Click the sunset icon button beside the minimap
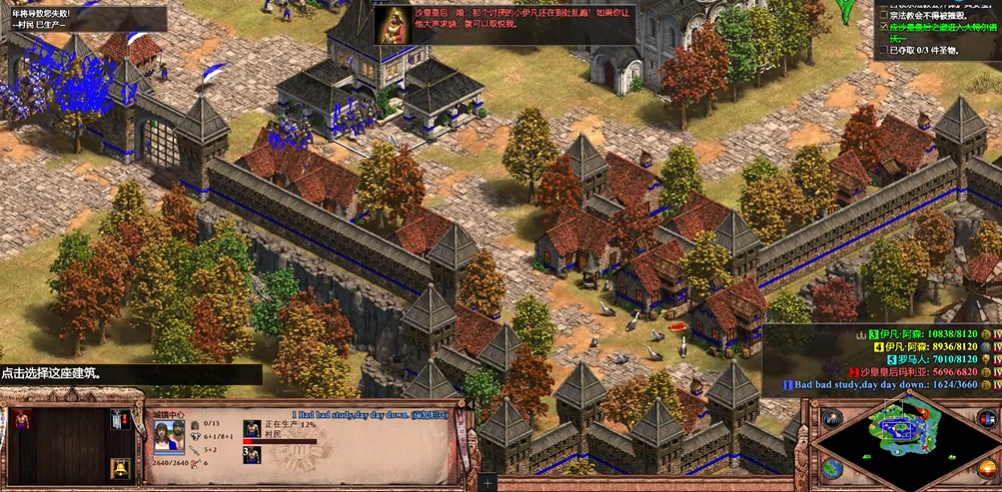The width and height of the screenshot is (1002, 492). (986, 467)
